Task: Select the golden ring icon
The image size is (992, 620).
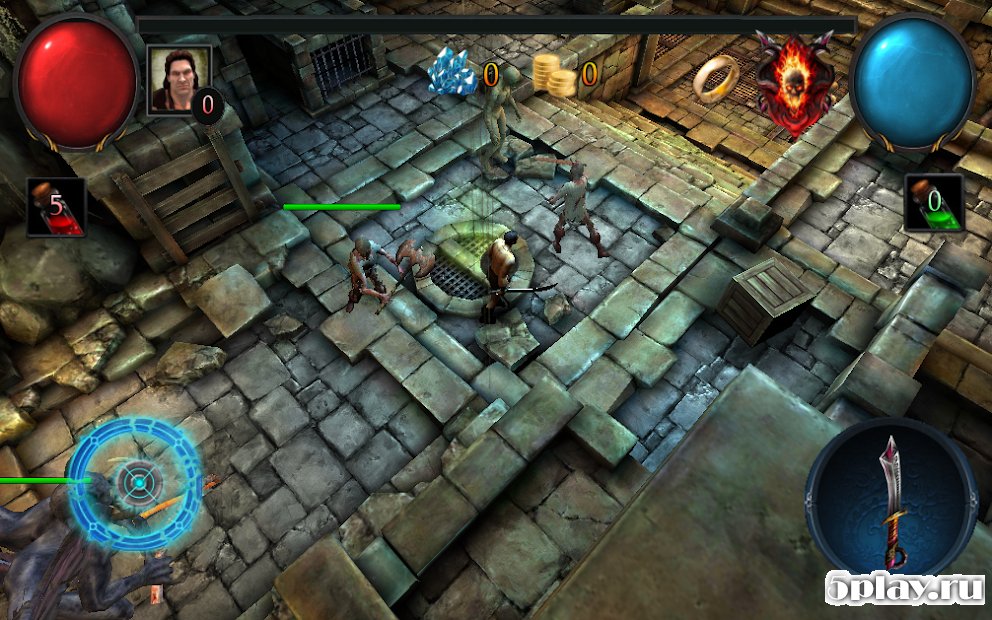Action: pos(717,77)
